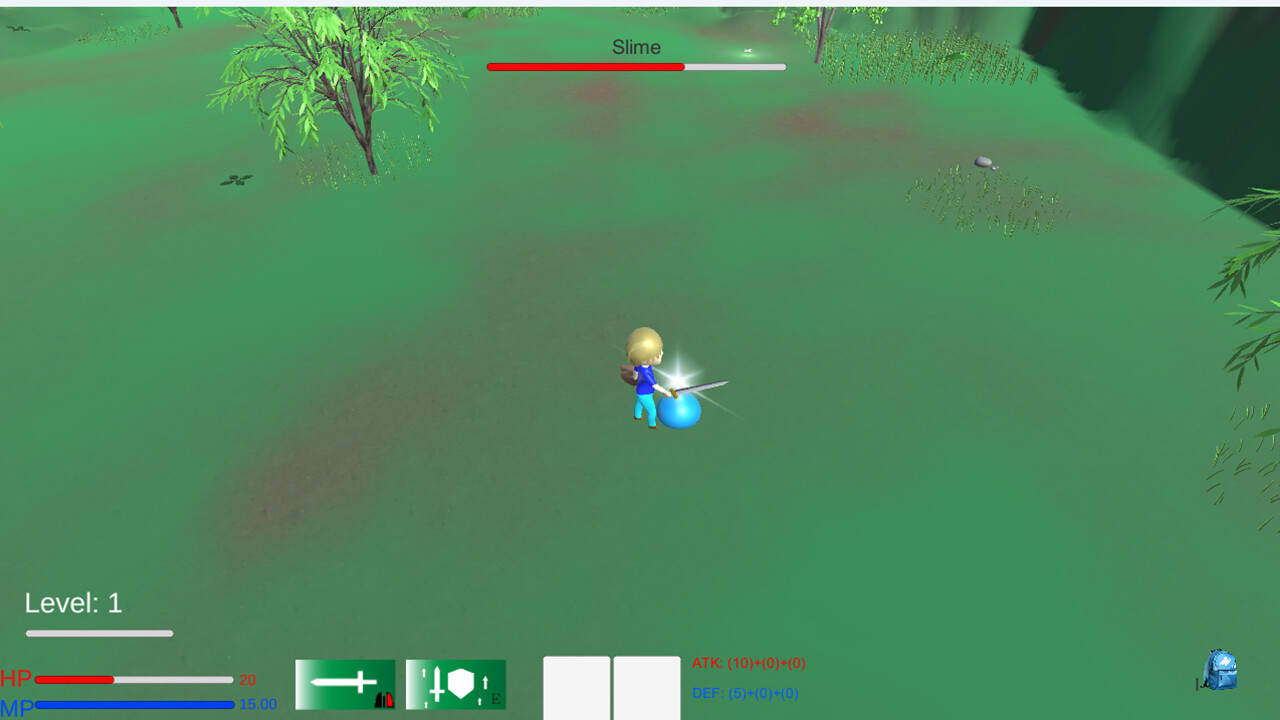Click the HP bar value of 20
The width and height of the screenshot is (1280, 720).
pyautogui.click(x=247, y=679)
